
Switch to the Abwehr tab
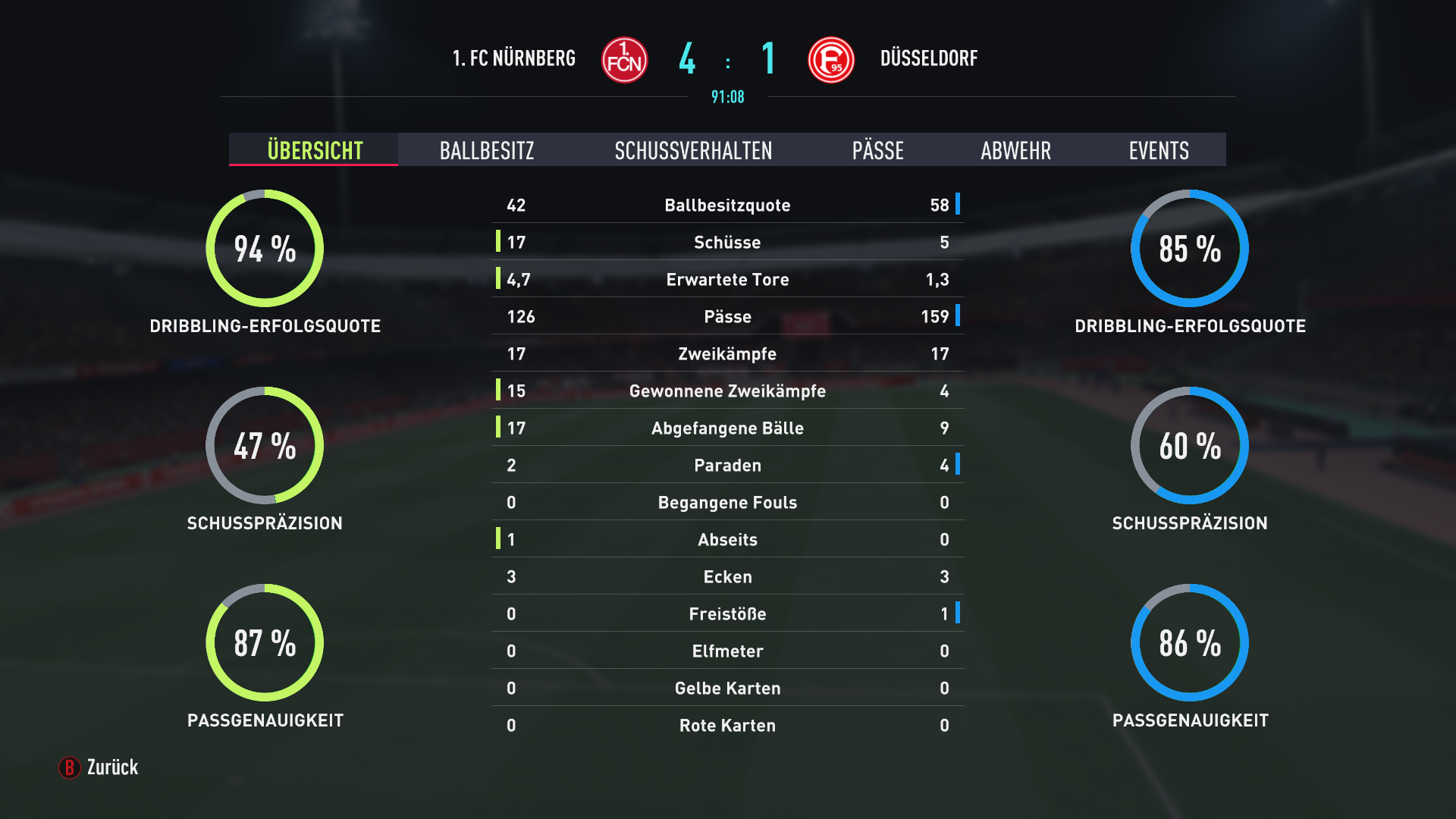(x=1015, y=150)
